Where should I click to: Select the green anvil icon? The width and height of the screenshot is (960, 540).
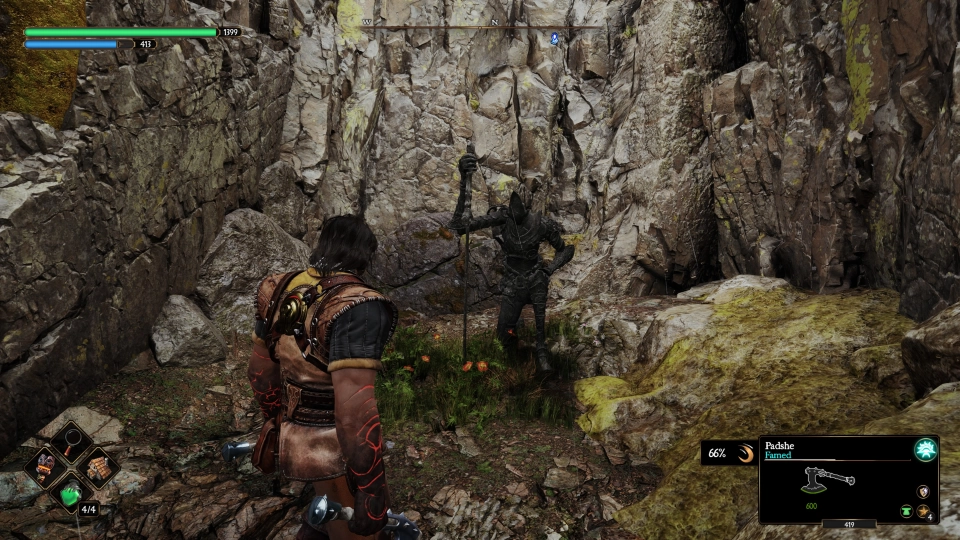pos(906,510)
